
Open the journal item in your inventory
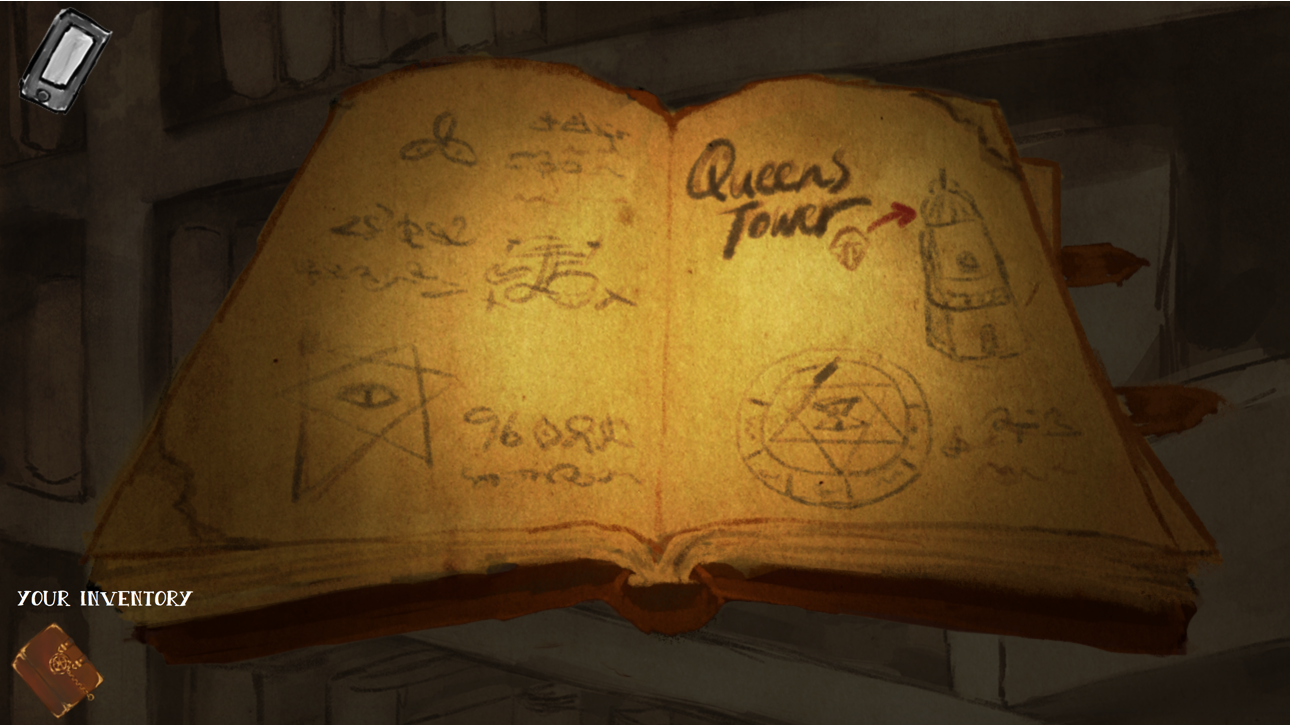(58, 666)
